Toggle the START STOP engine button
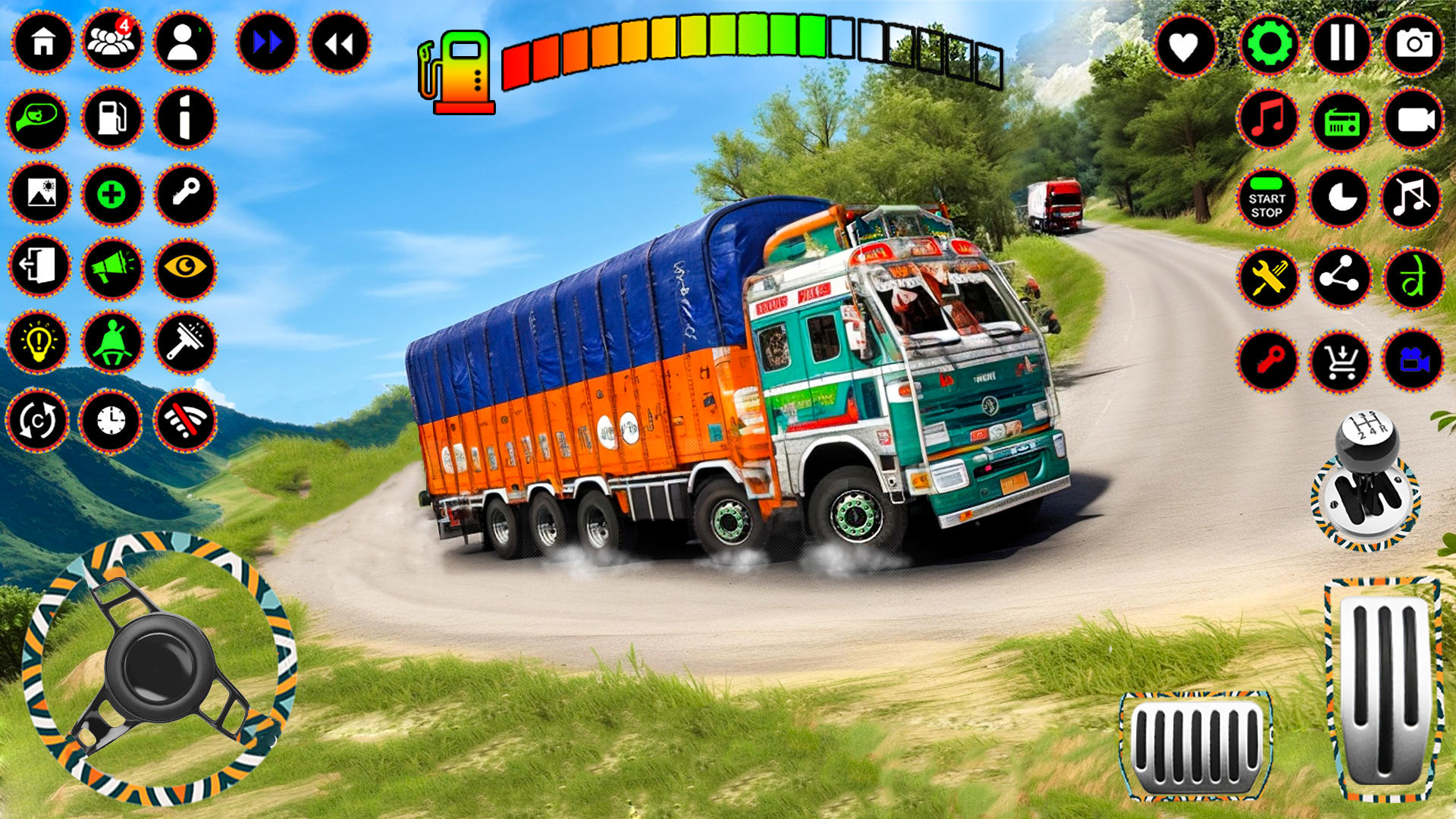 (1266, 199)
